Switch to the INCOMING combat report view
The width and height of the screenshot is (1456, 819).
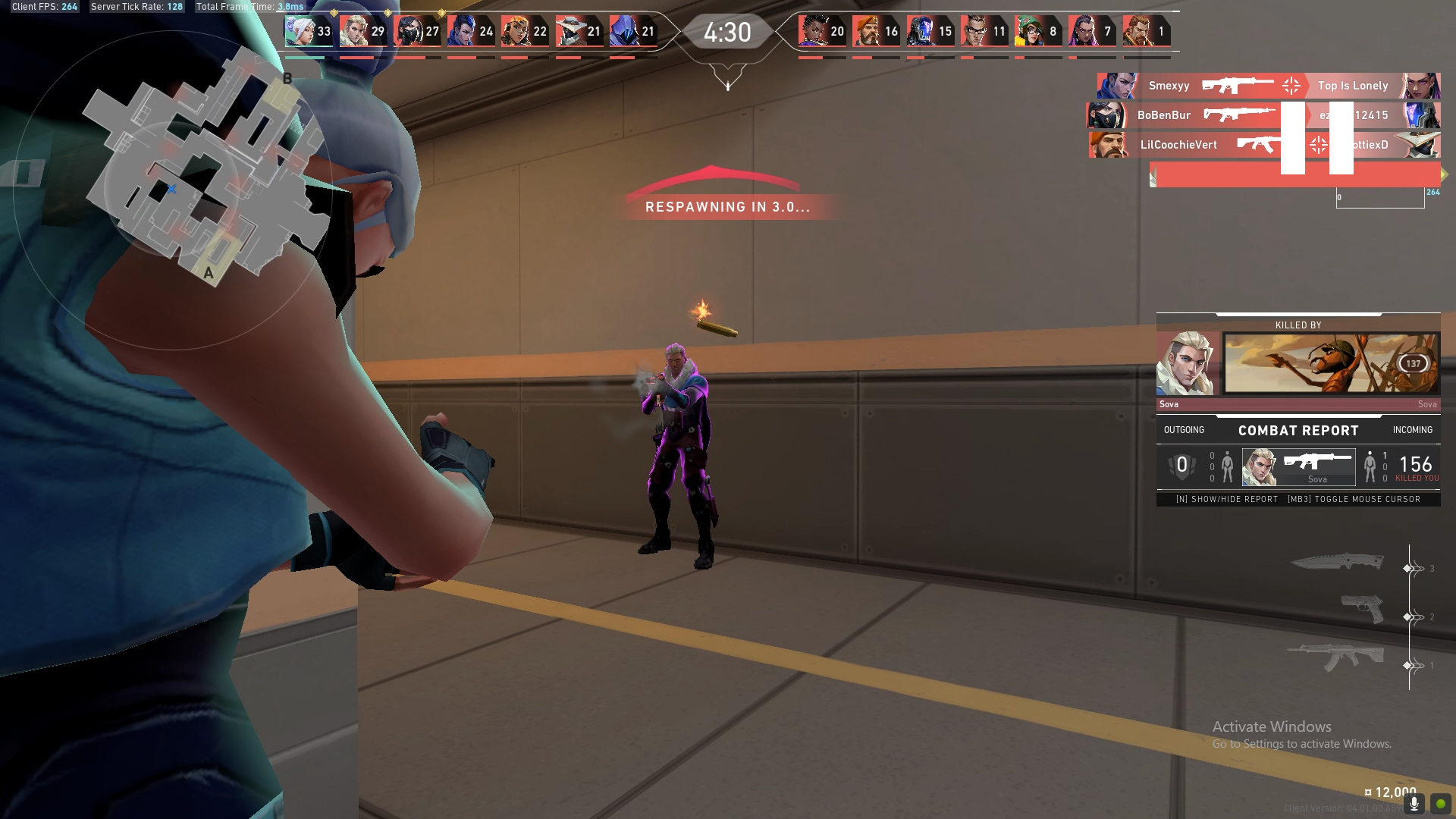tap(1413, 430)
